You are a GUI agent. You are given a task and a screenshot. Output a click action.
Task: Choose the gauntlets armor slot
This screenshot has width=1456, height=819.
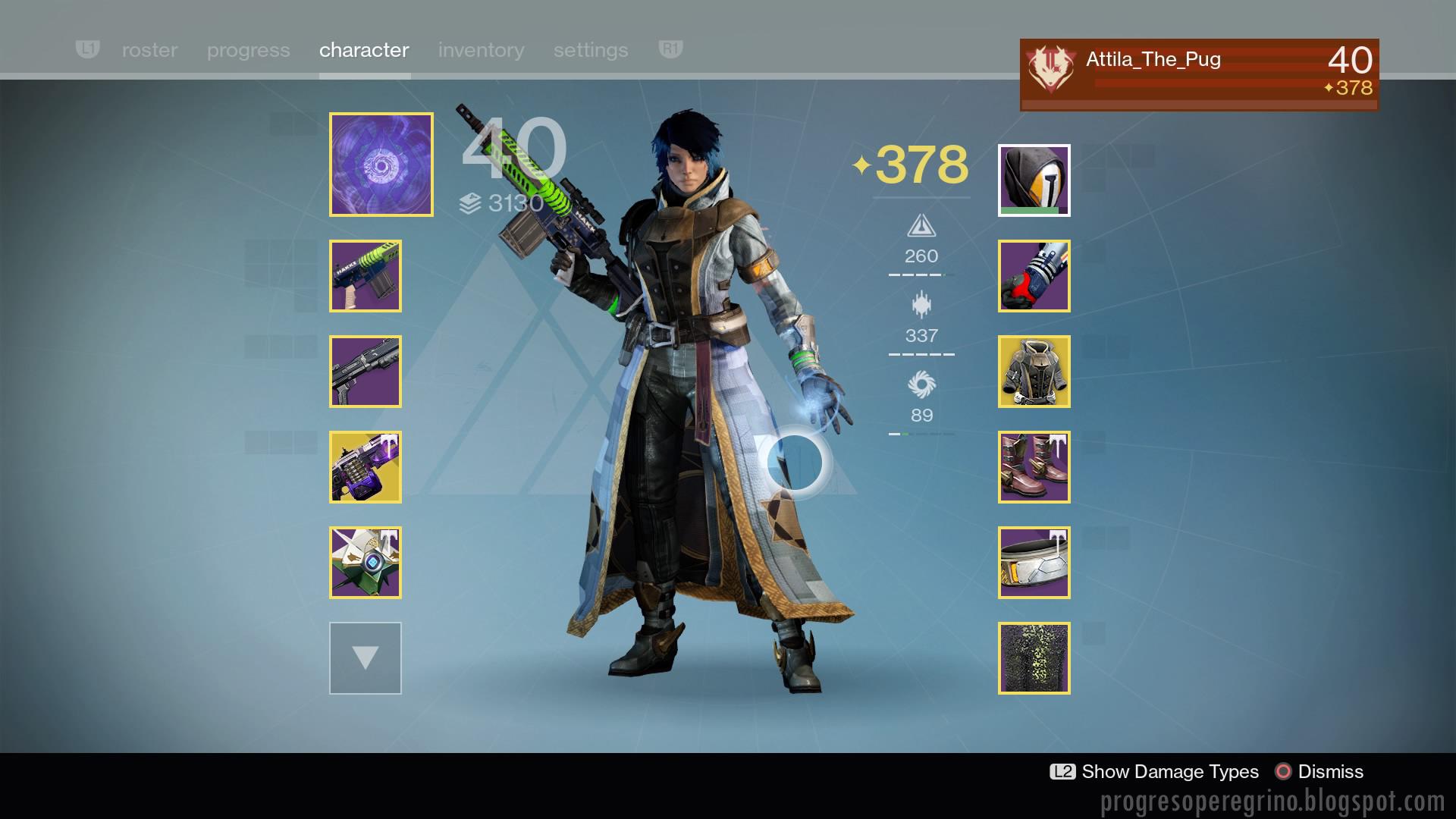click(1034, 276)
